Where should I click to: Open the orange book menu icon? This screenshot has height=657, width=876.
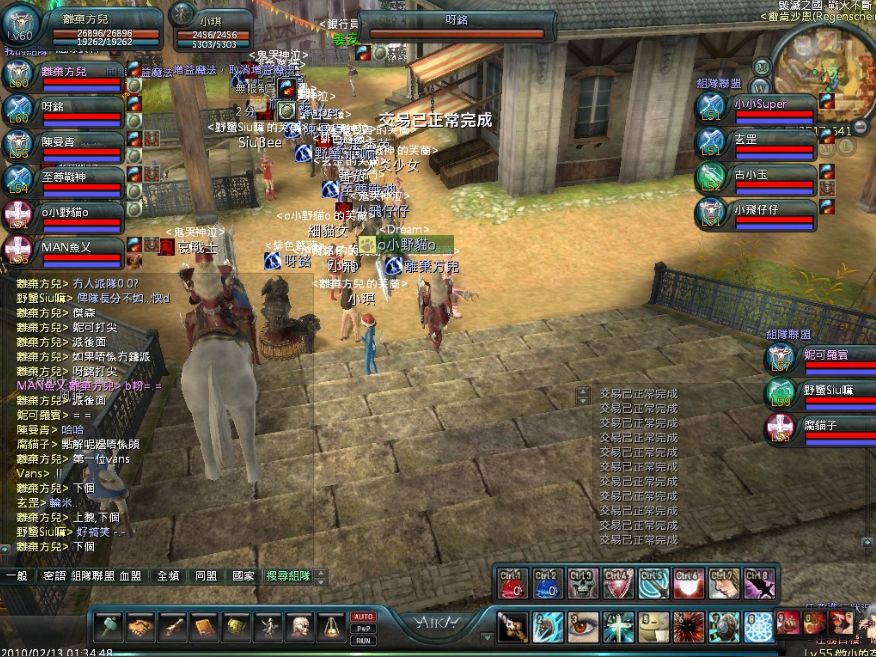click(x=205, y=627)
